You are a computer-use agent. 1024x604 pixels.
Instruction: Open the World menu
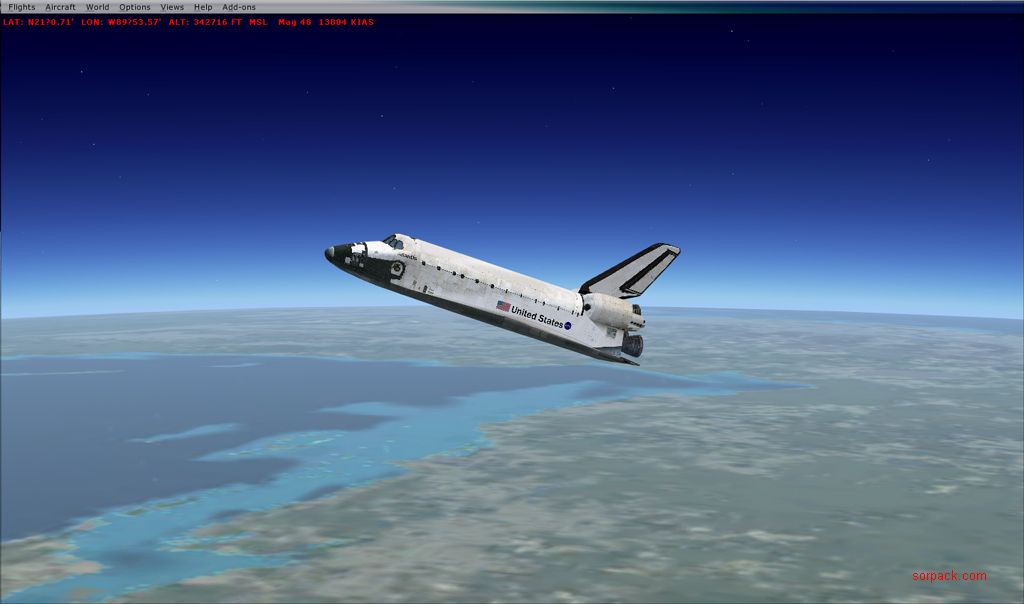[97, 7]
